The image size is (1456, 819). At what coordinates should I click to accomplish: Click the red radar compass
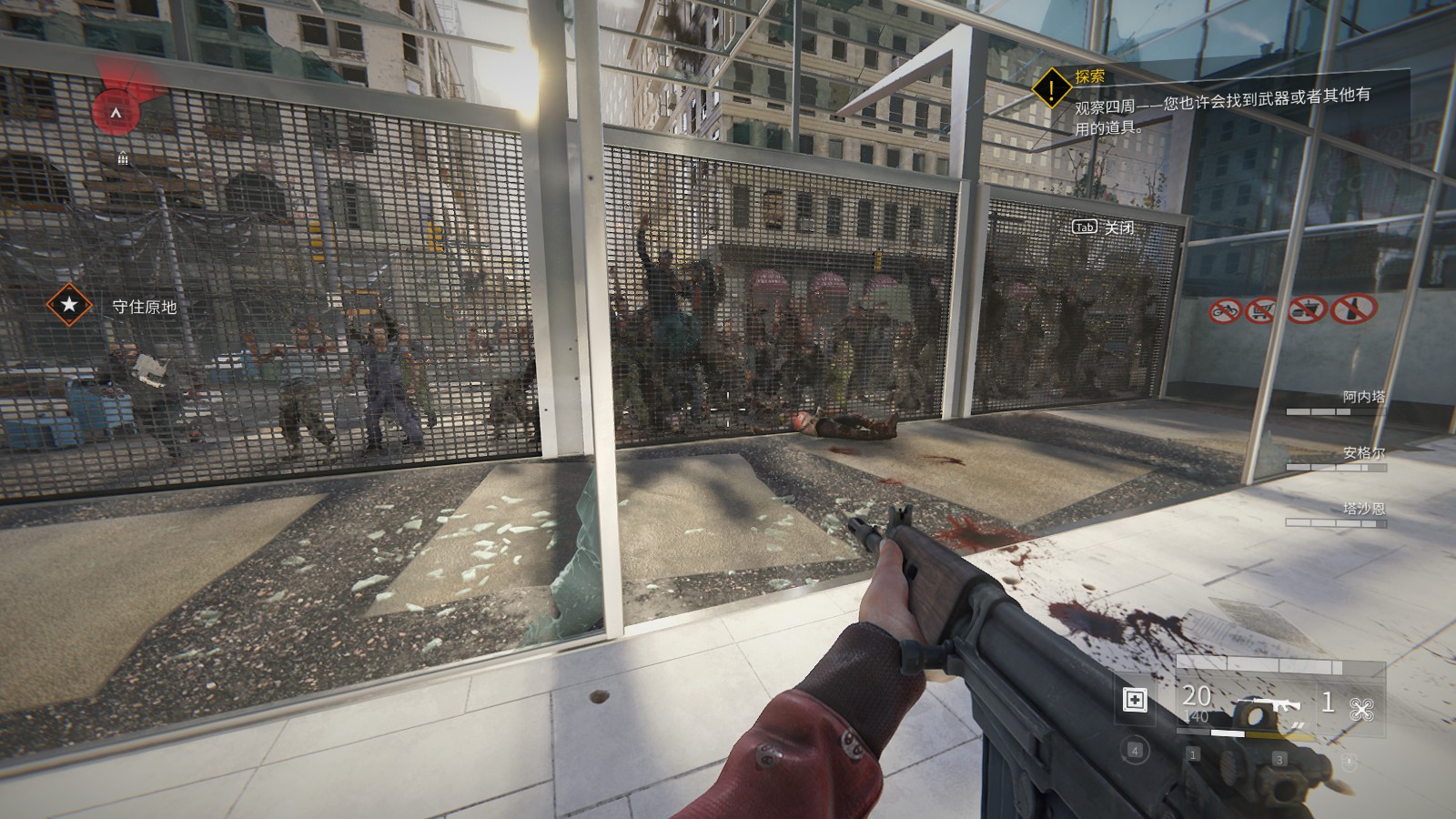tap(116, 110)
